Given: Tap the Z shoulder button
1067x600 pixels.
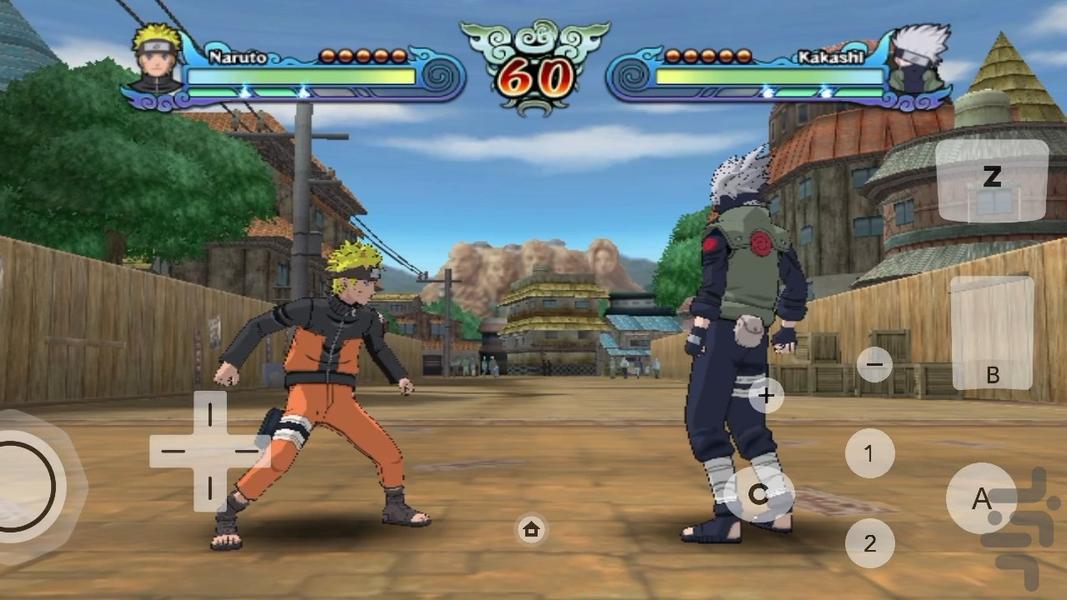Looking at the screenshot, I should point(991,180).
